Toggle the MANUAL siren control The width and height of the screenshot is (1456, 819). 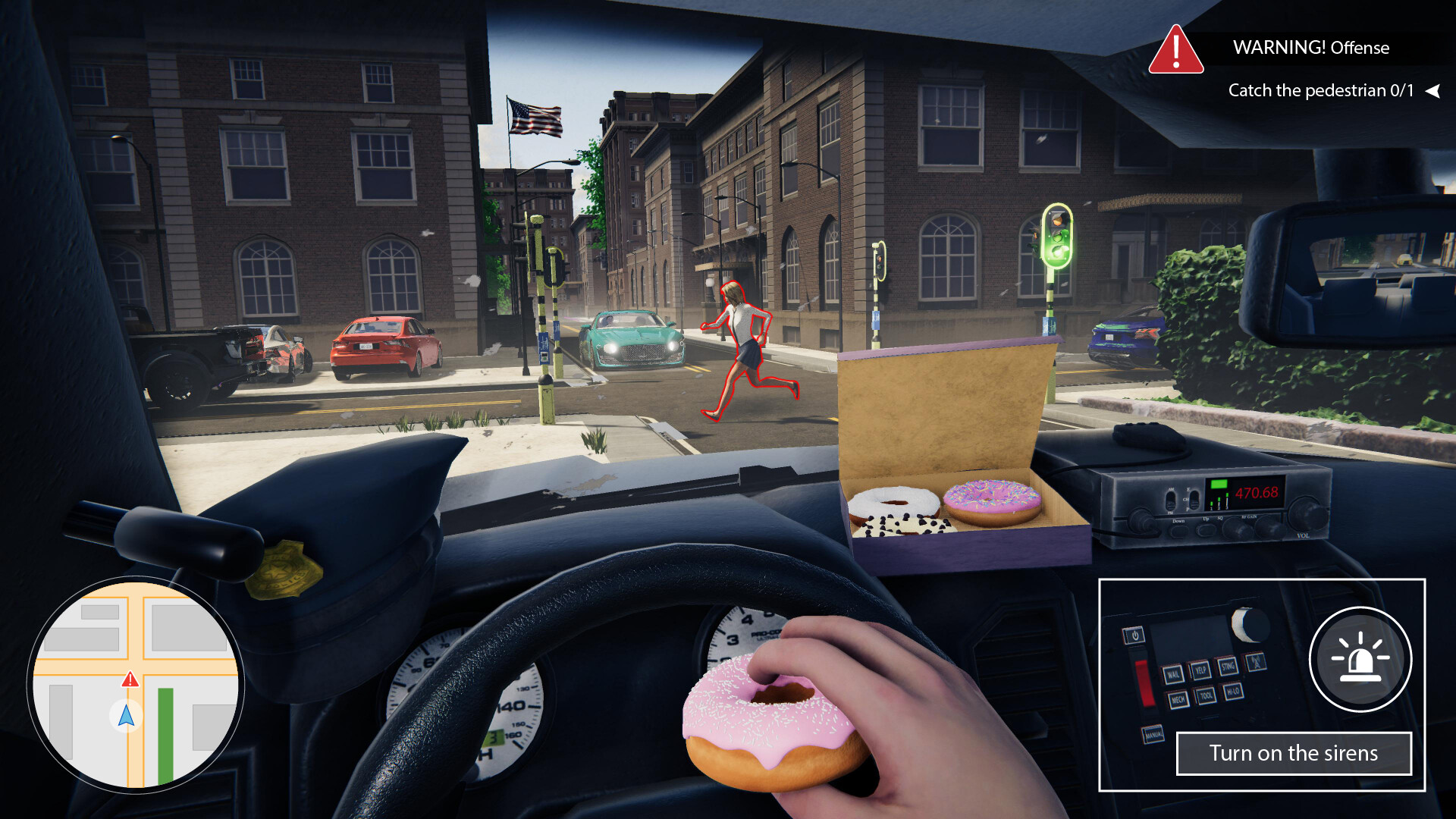point(1153,734)
